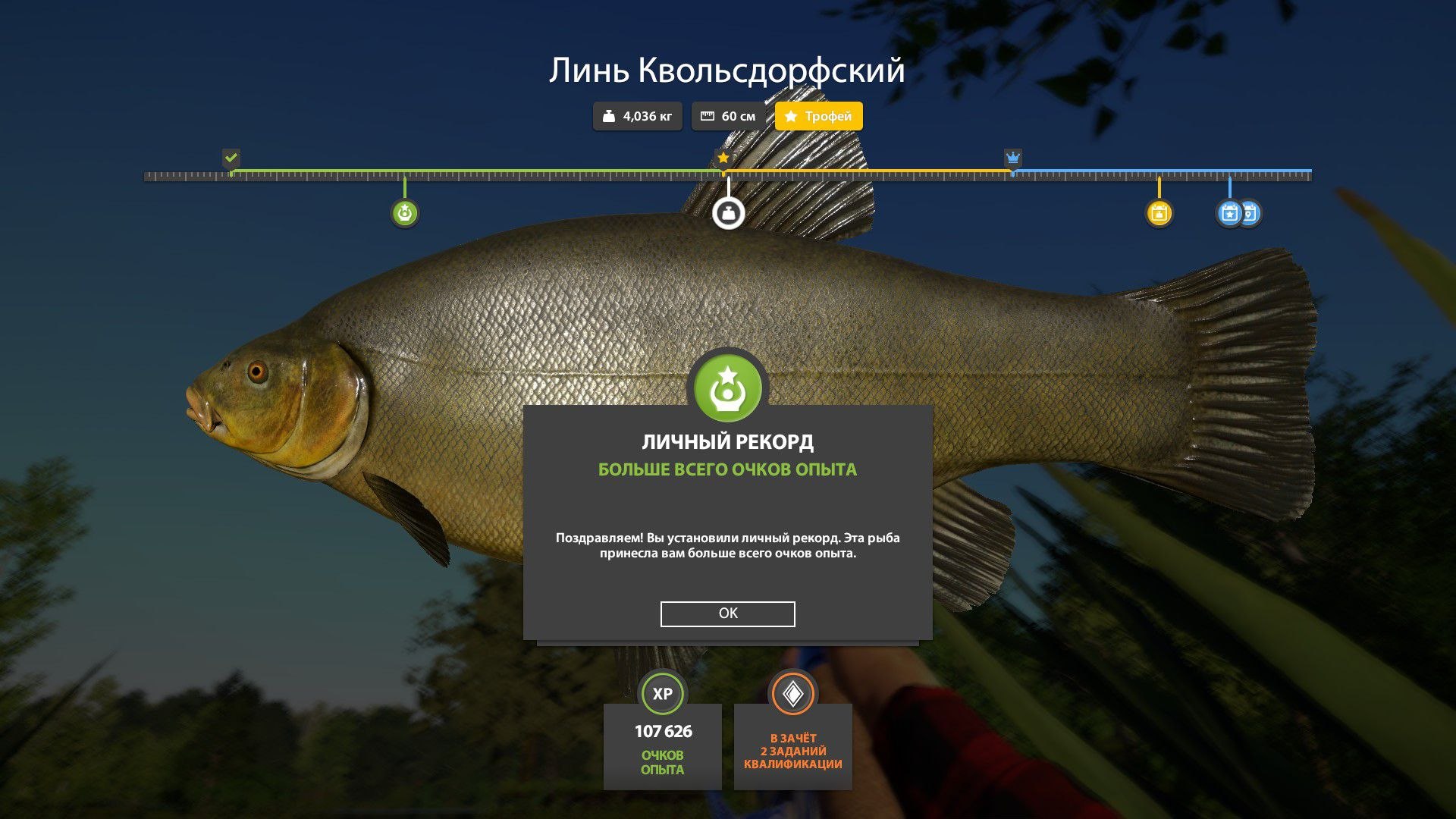Image resolution: width=1456 pixels, height=819 pixels.
Task: Click the Лидь Квольсдорфский fish title
Action: click(727, 71)
